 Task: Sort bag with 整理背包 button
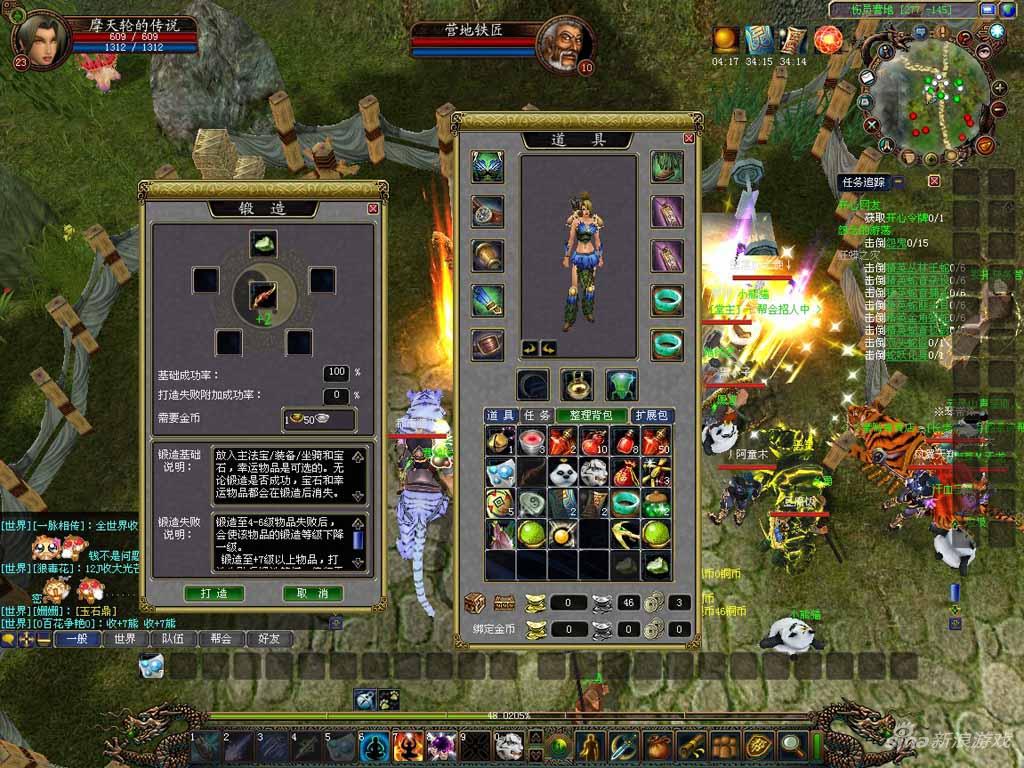[x=590, y=415]
